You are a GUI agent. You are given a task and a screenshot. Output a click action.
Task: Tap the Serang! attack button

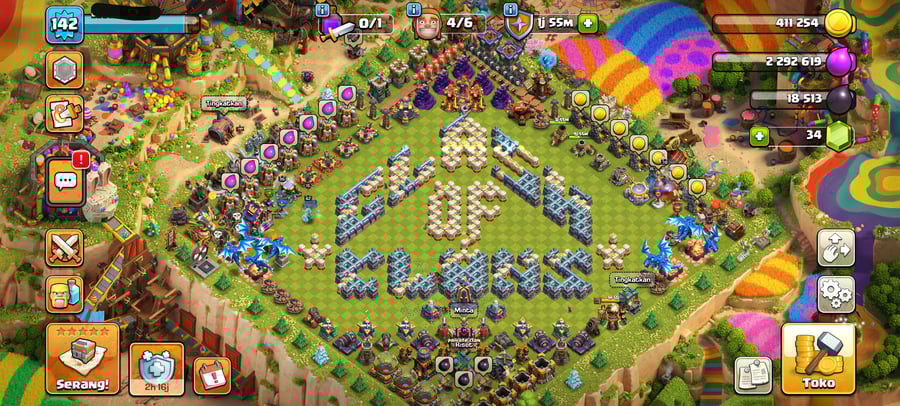[x=82, y=358]
